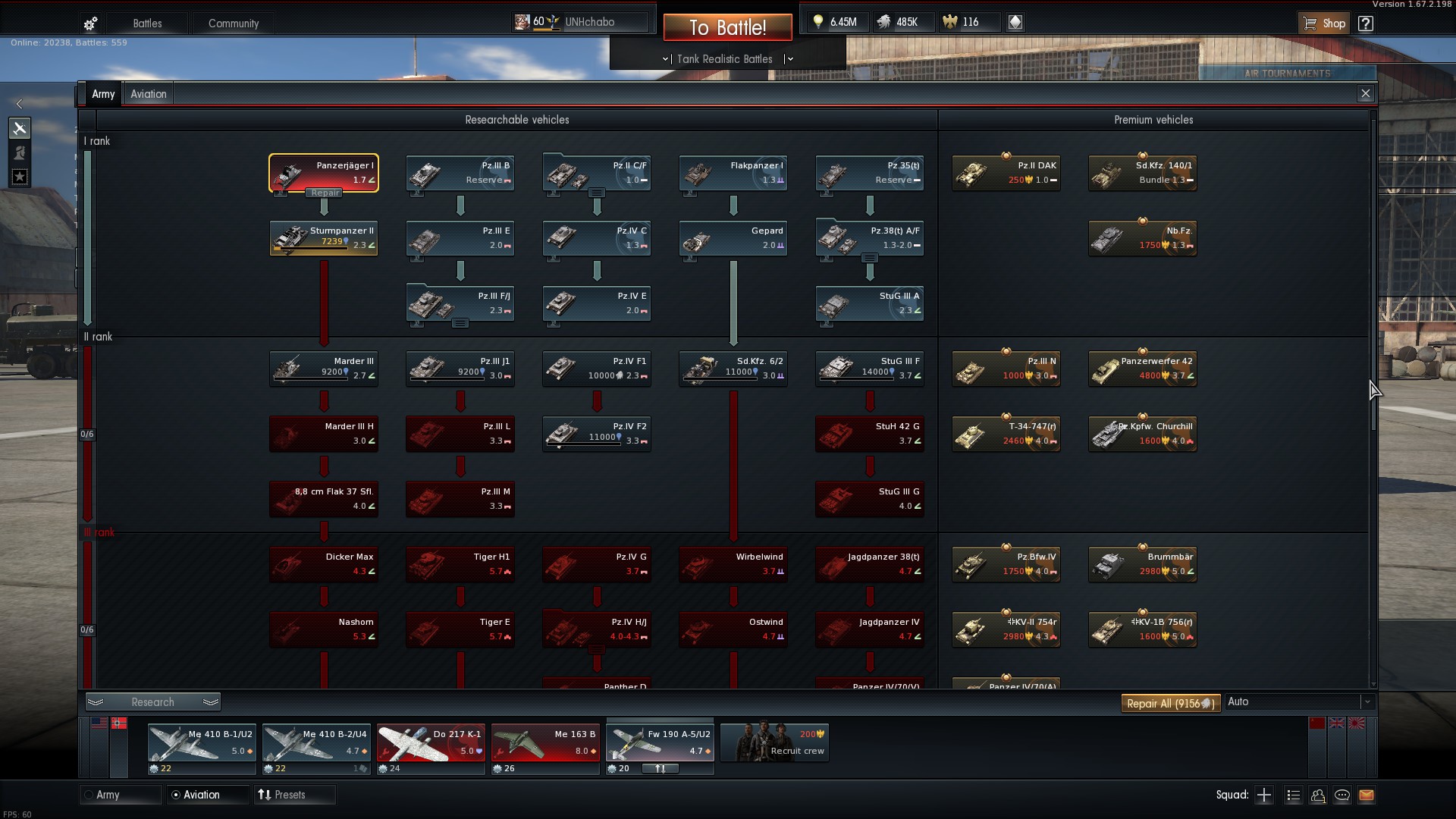Open the Shop
This screenshot has height=819, width=1456.
[x=1324, y=24]
